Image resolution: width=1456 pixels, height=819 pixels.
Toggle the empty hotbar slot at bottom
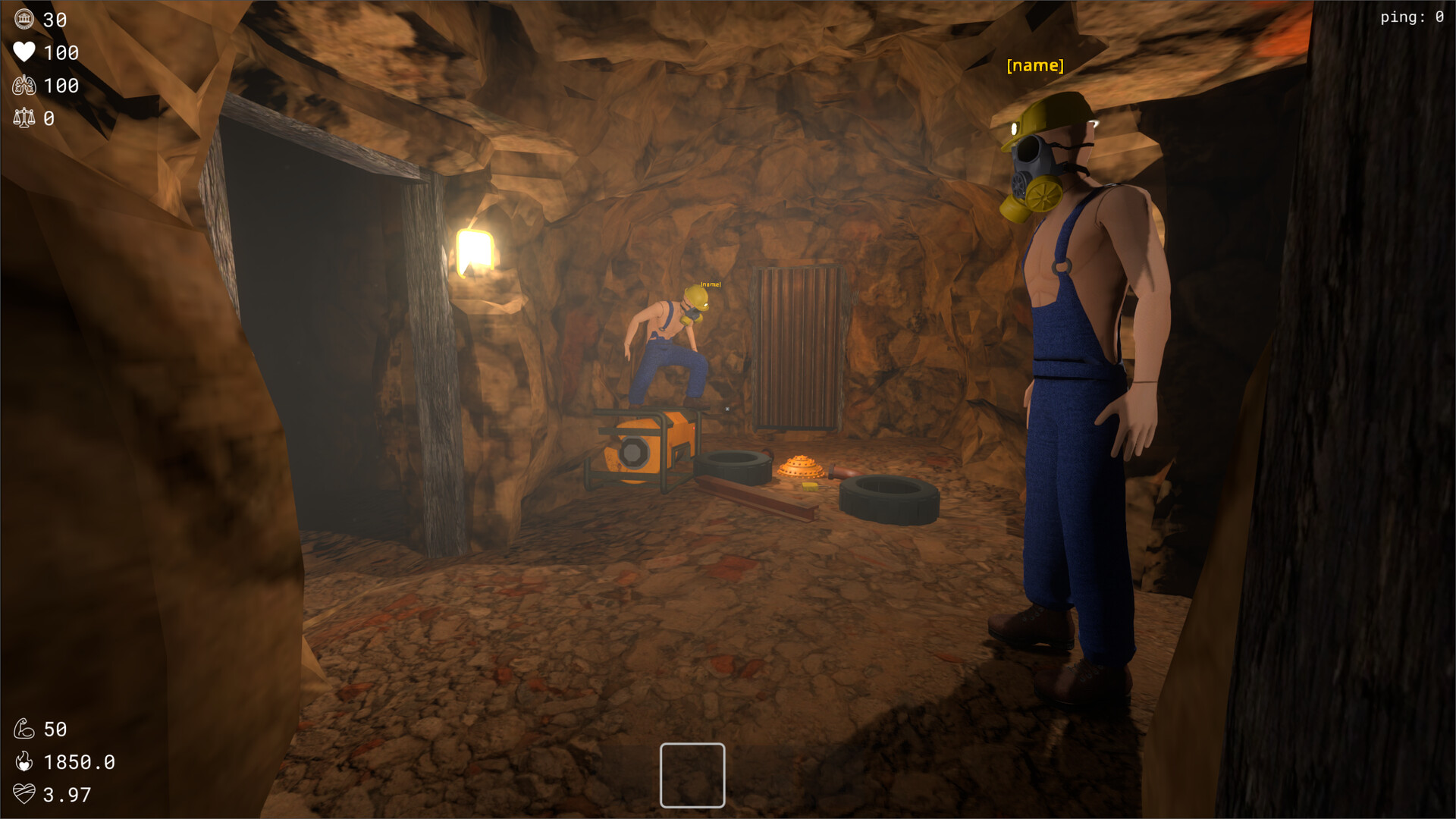pos(692,775)
